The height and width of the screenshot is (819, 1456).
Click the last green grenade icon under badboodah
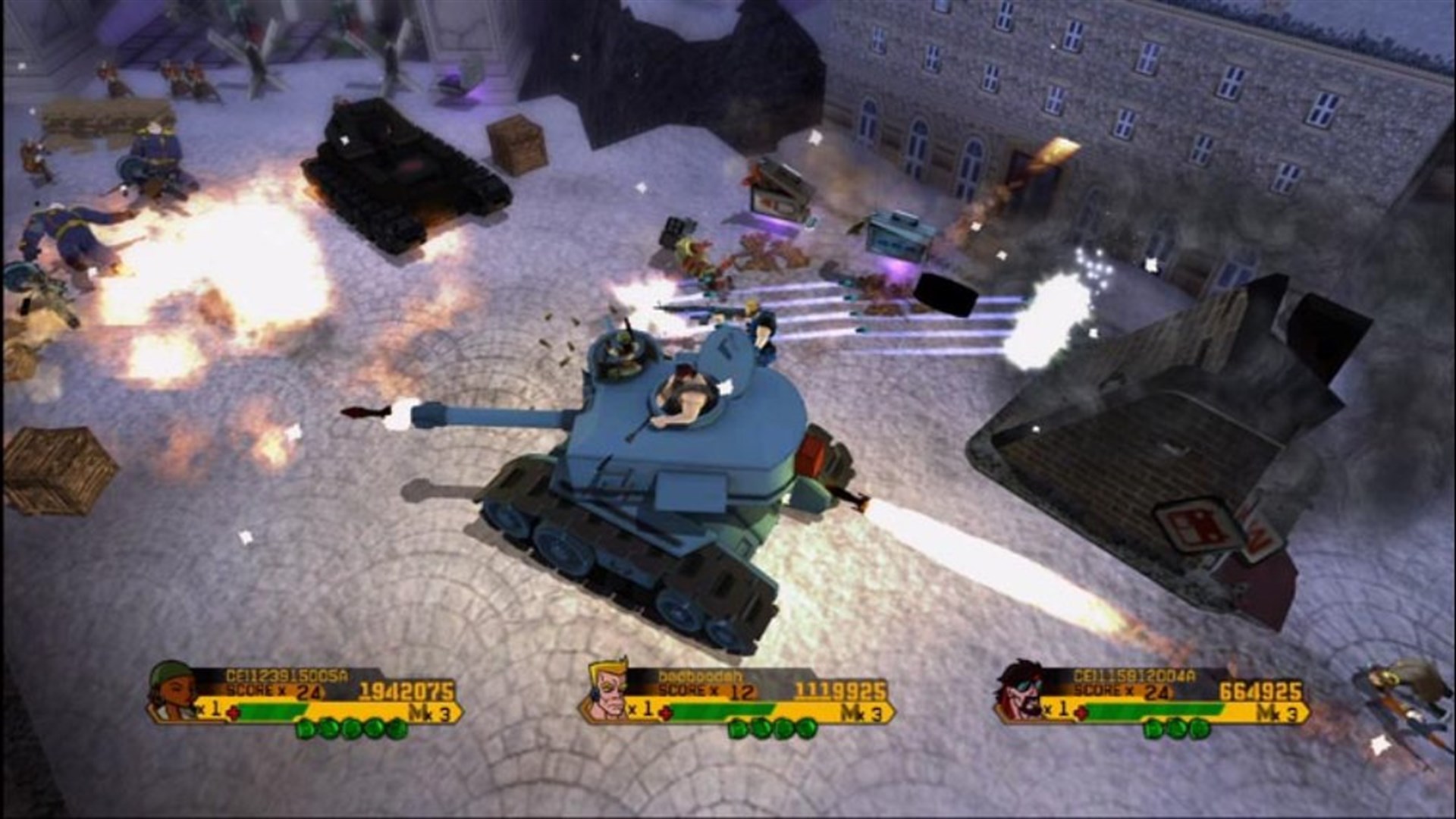pyautogui.click(x=808, y=730)
